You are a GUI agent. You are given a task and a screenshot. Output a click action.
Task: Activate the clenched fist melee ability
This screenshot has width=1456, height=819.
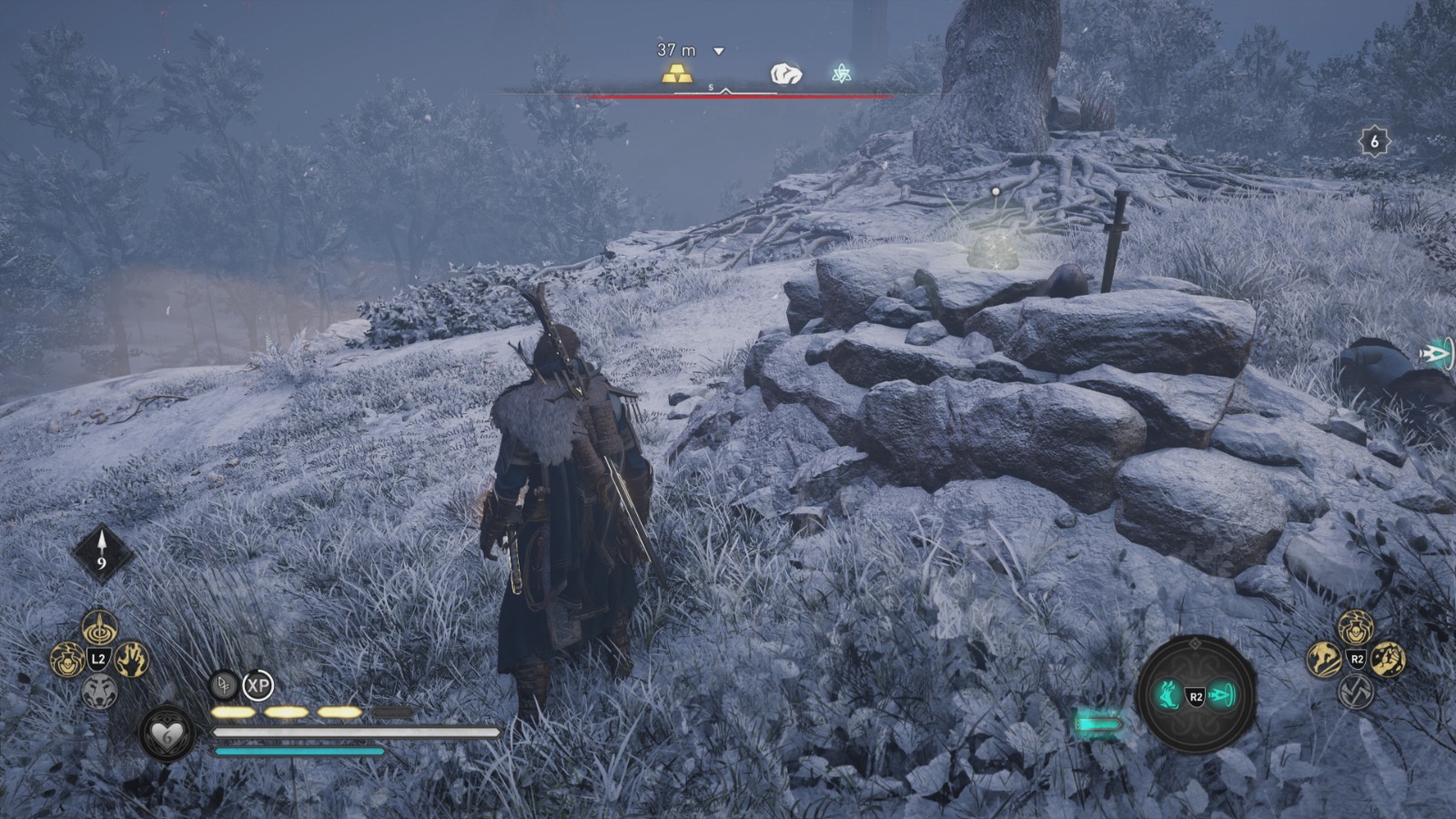(x=1388, y=659)
